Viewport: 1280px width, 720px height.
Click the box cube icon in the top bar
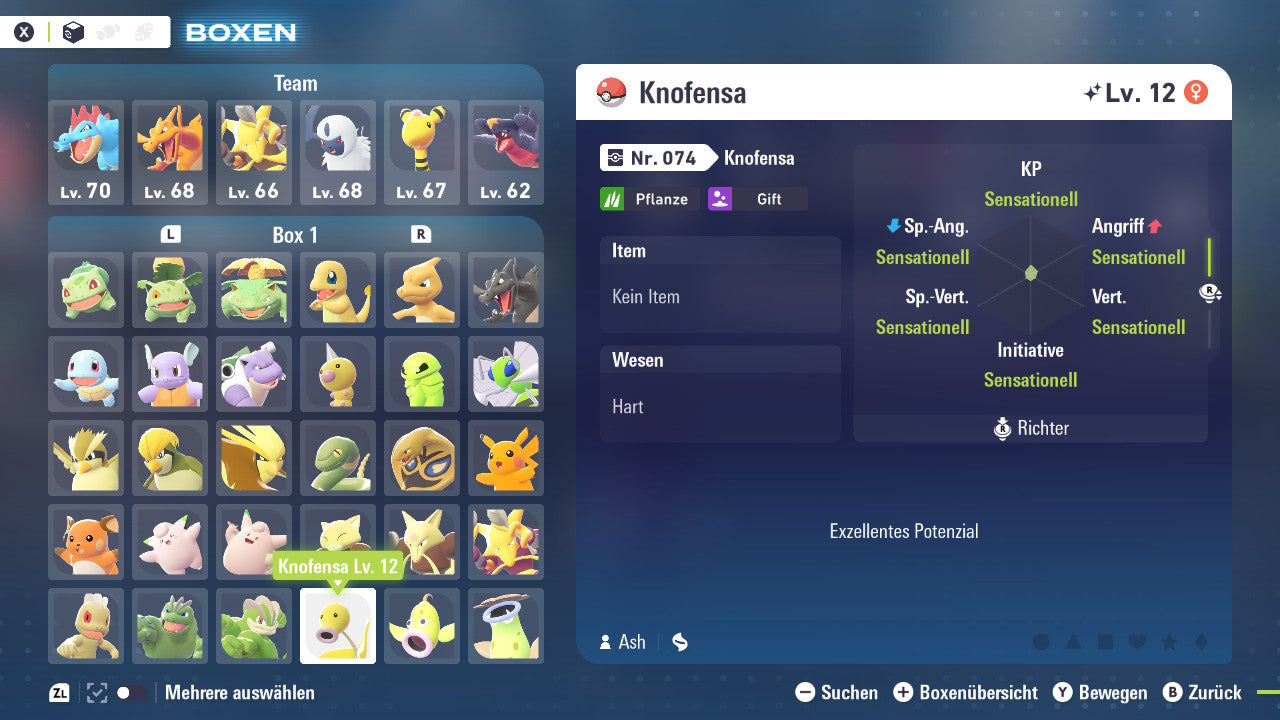(73, 31)
